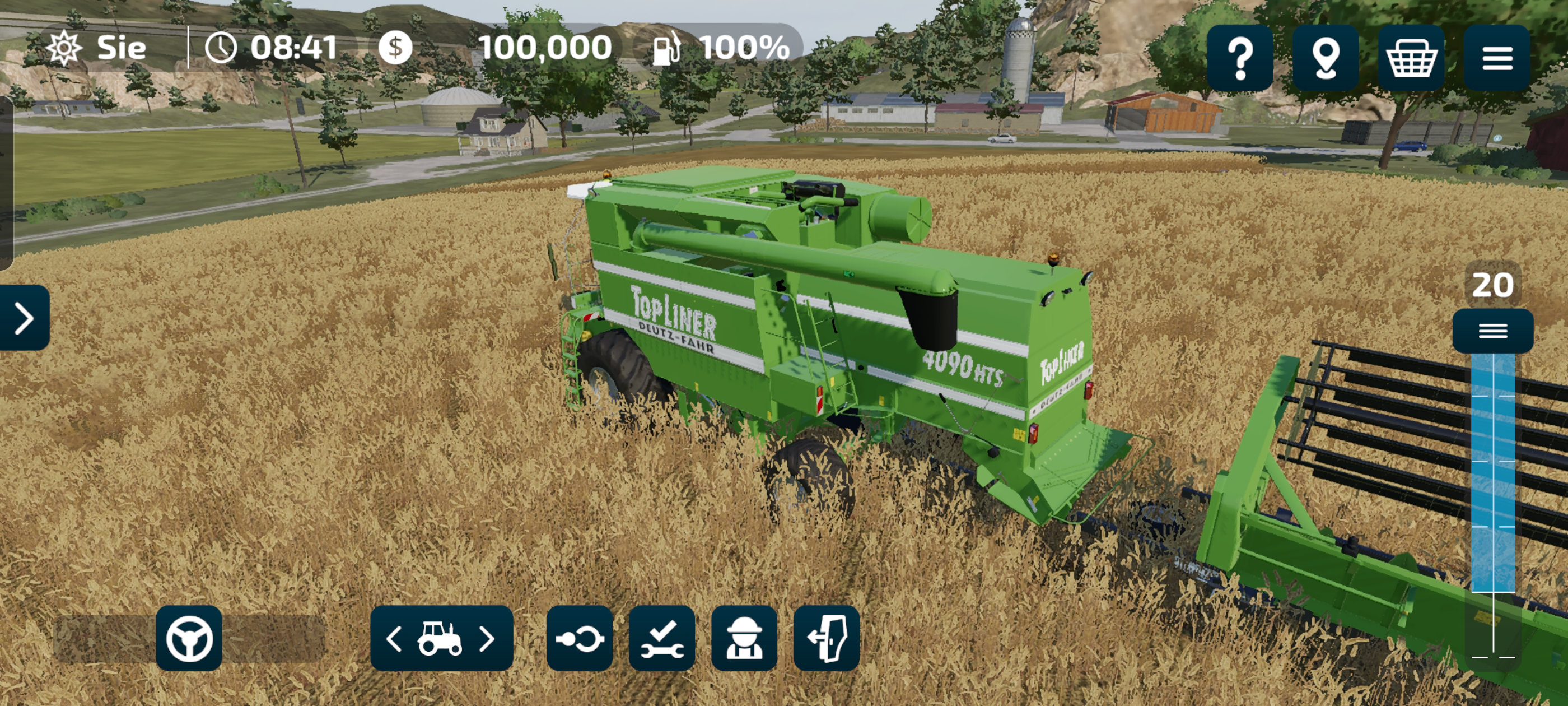Exit the vehicle with the door icon
Screen dimensions: 1568x706
click(x=826, y=639)
